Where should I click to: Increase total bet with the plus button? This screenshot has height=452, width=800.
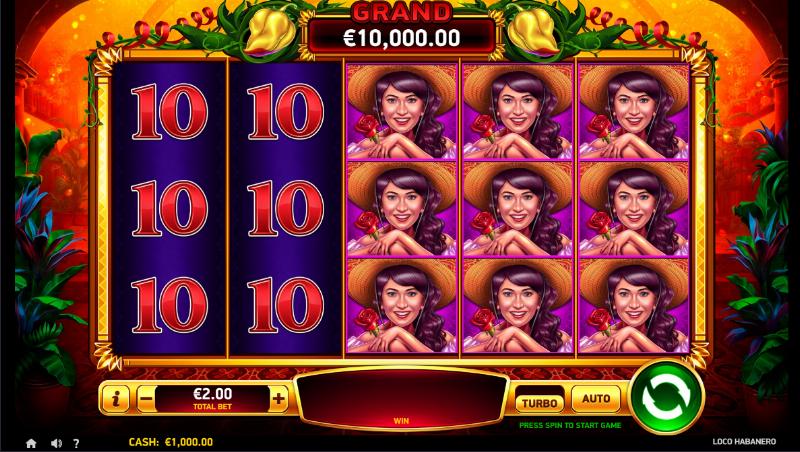(278, 400)
